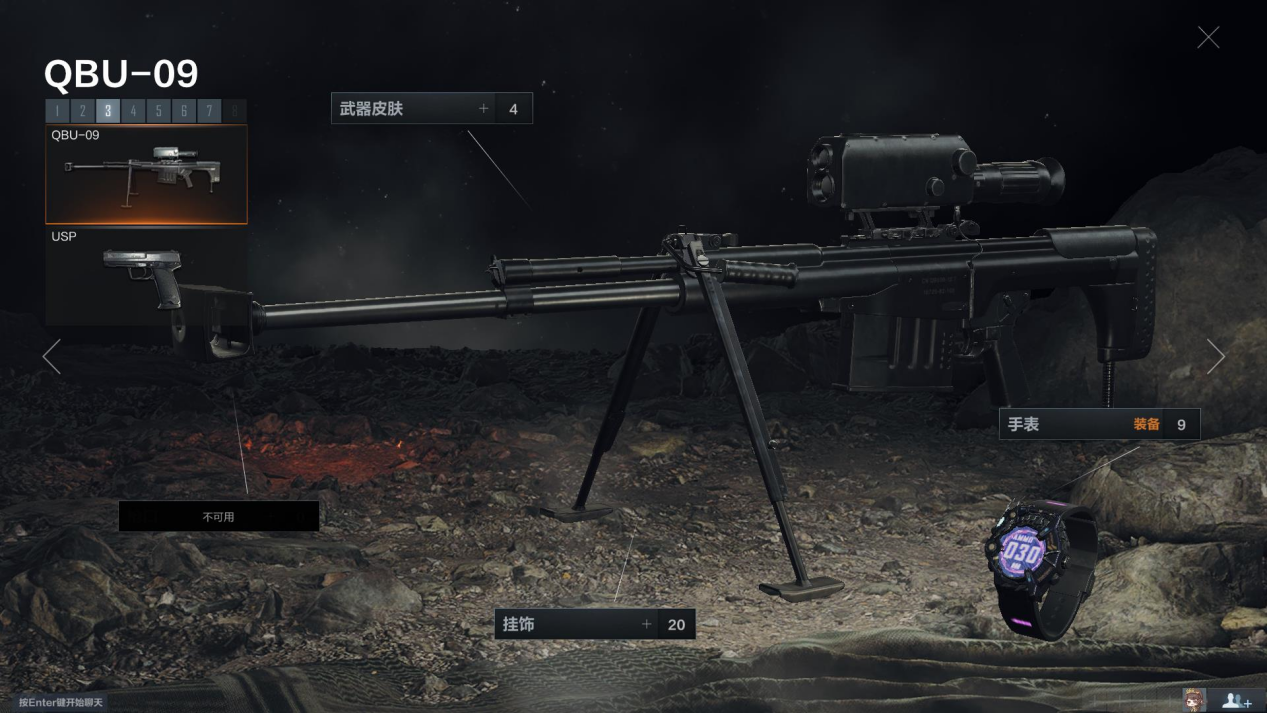
Task: Click the left arrow to previous weapon
Action: [51, 356]
